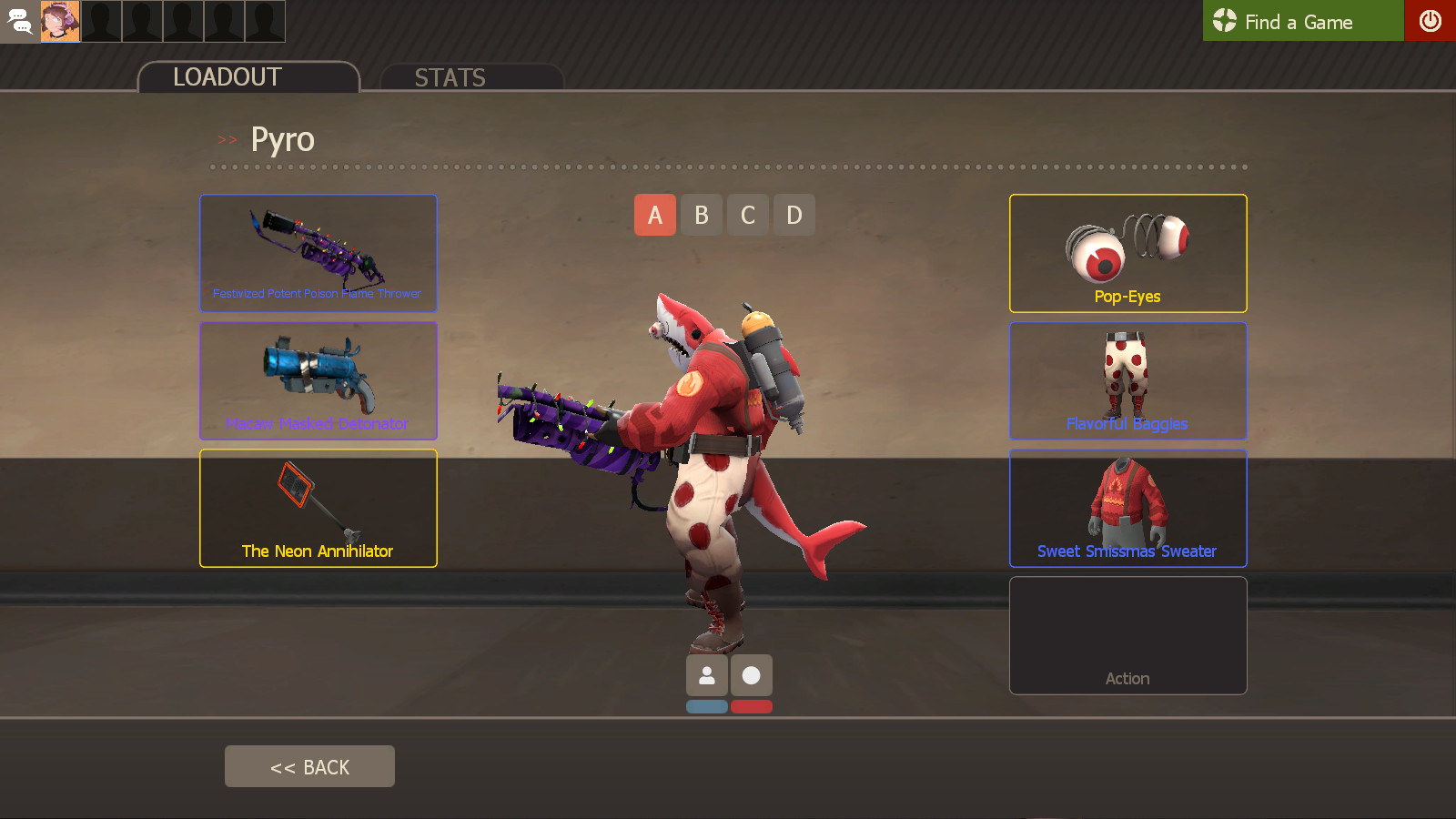Open the LOADOUT tab
Screen dimensions: 1456x819
coord(227,77)
